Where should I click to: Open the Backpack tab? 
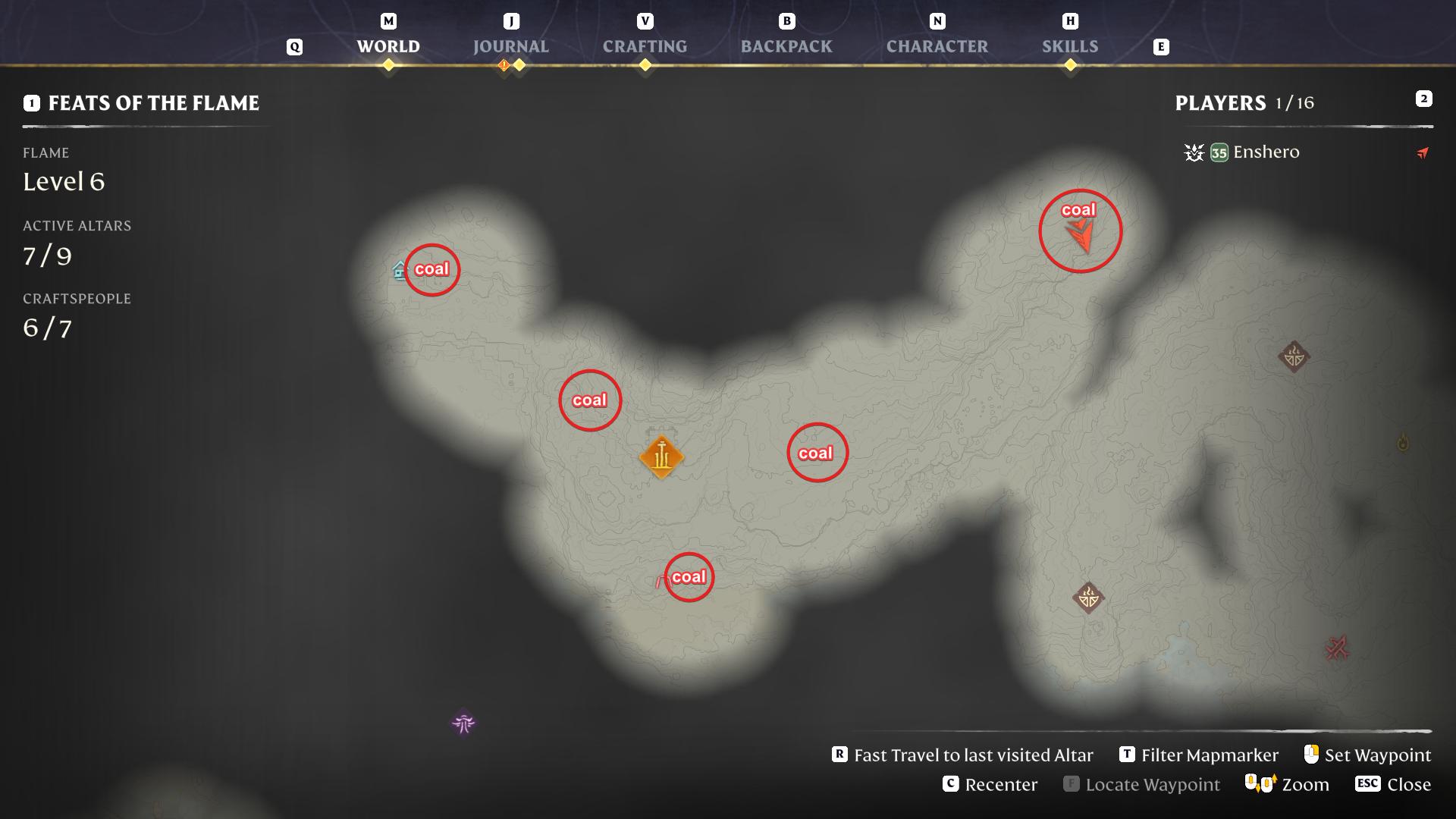(786, 46)
